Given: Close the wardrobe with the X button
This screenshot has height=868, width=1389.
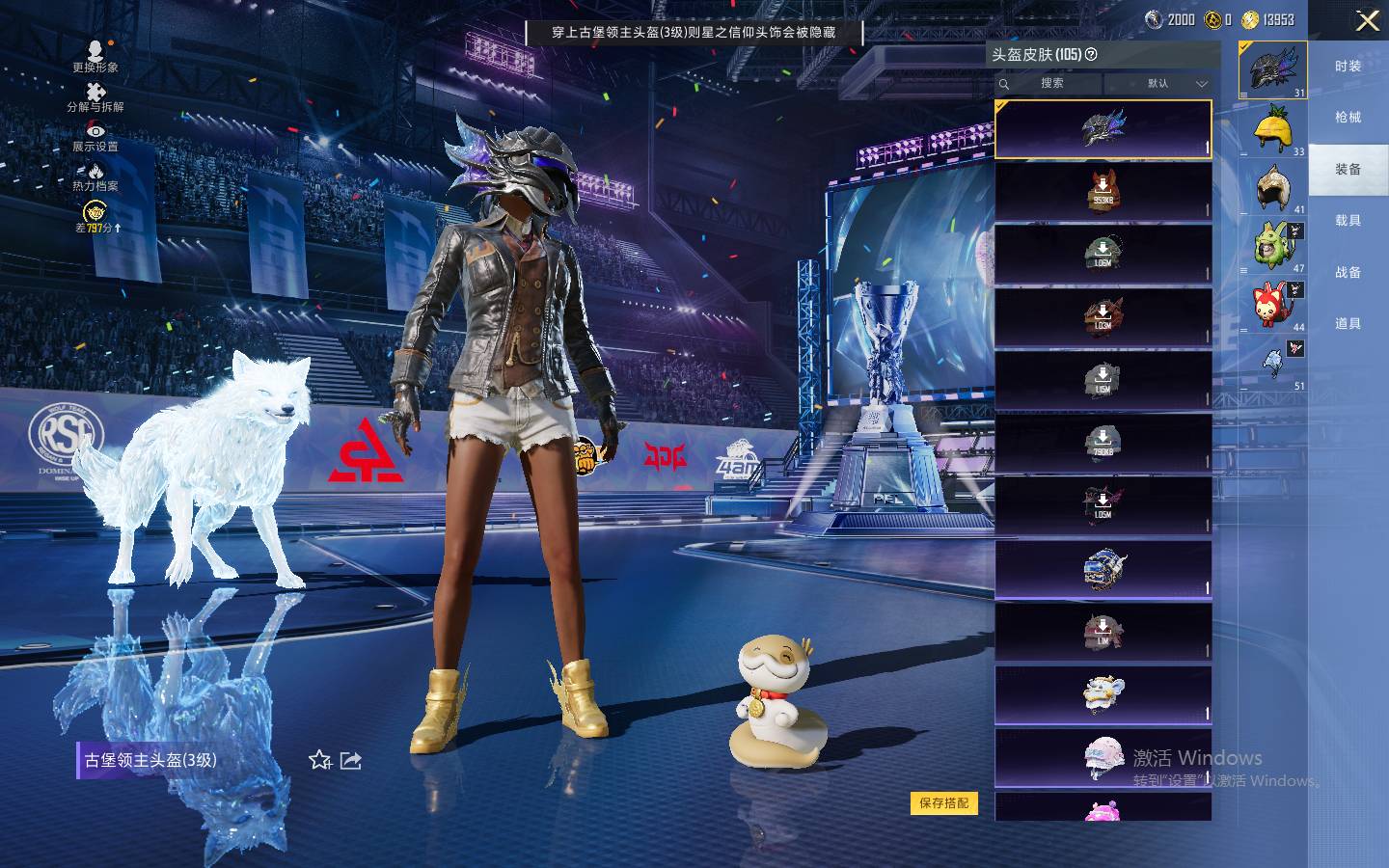Looking at the screenshot, I should [x=1367, y=20].
